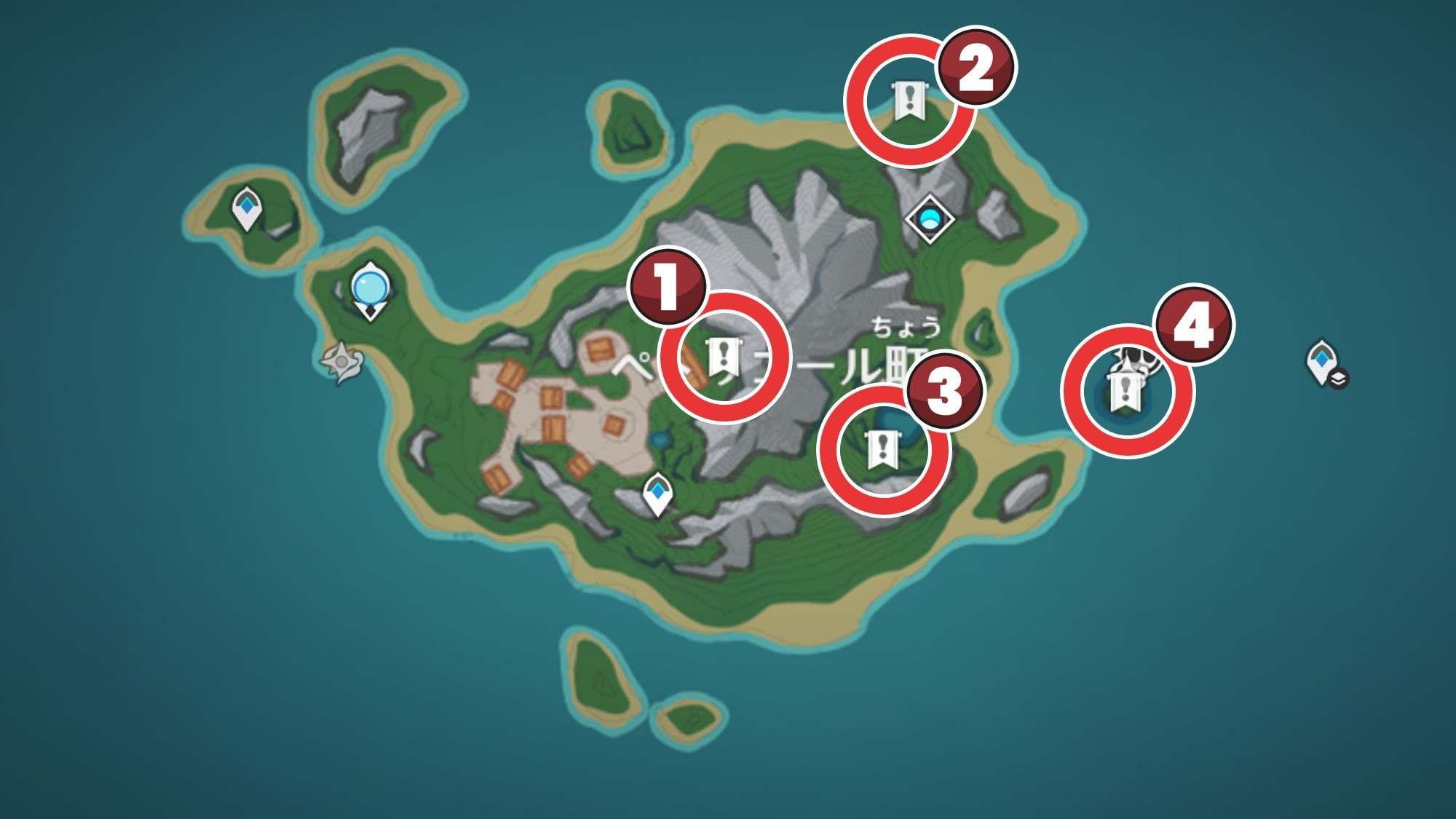Choose the banner marker inside circle 4
Viewport: 1456px width, 819px height.
click(1125, 391)
